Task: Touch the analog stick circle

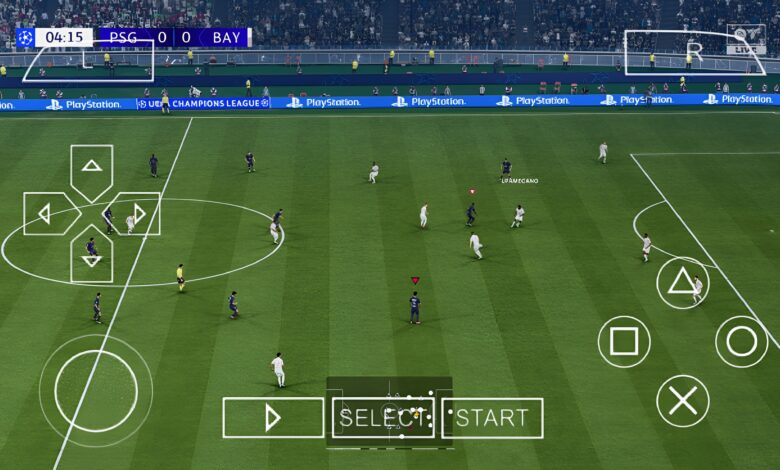Action: click(96, 391)
